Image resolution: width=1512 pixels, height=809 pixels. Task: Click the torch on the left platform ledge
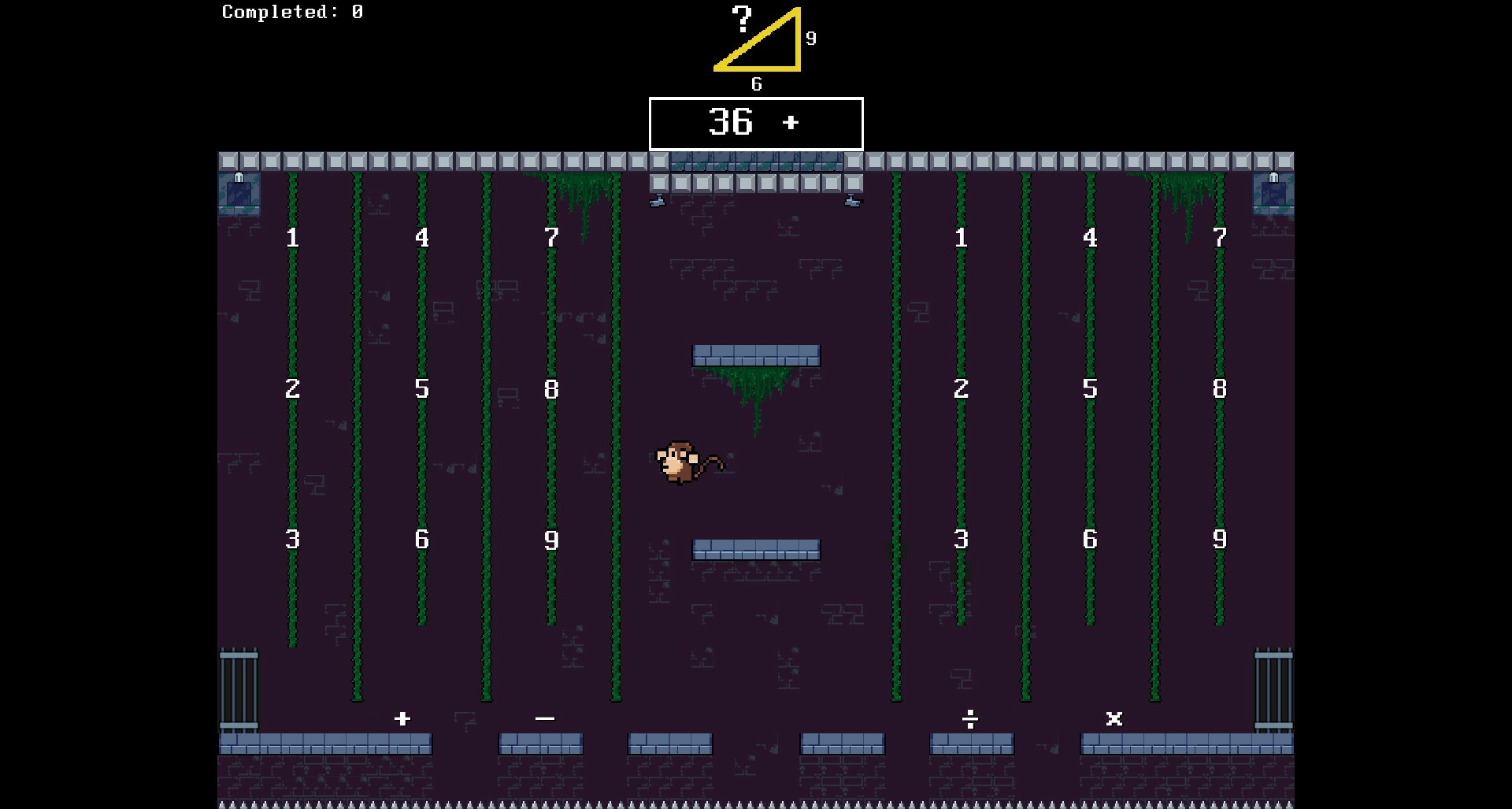[x=658, y=199]
